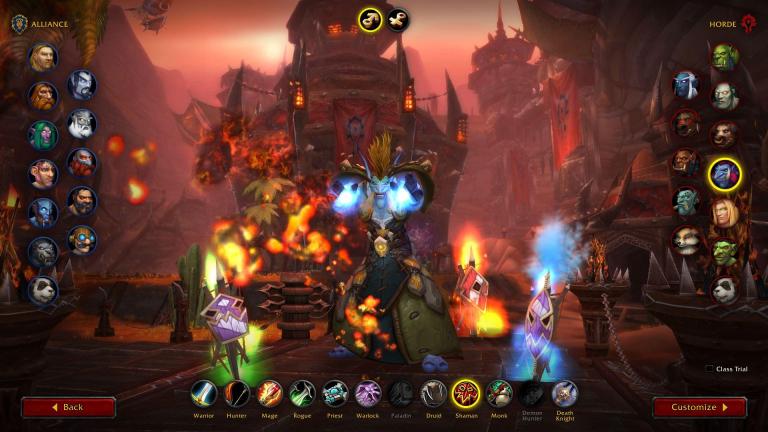
Task: Switch to the female body type
Action: pyautogui.click(x=397, y=20)
